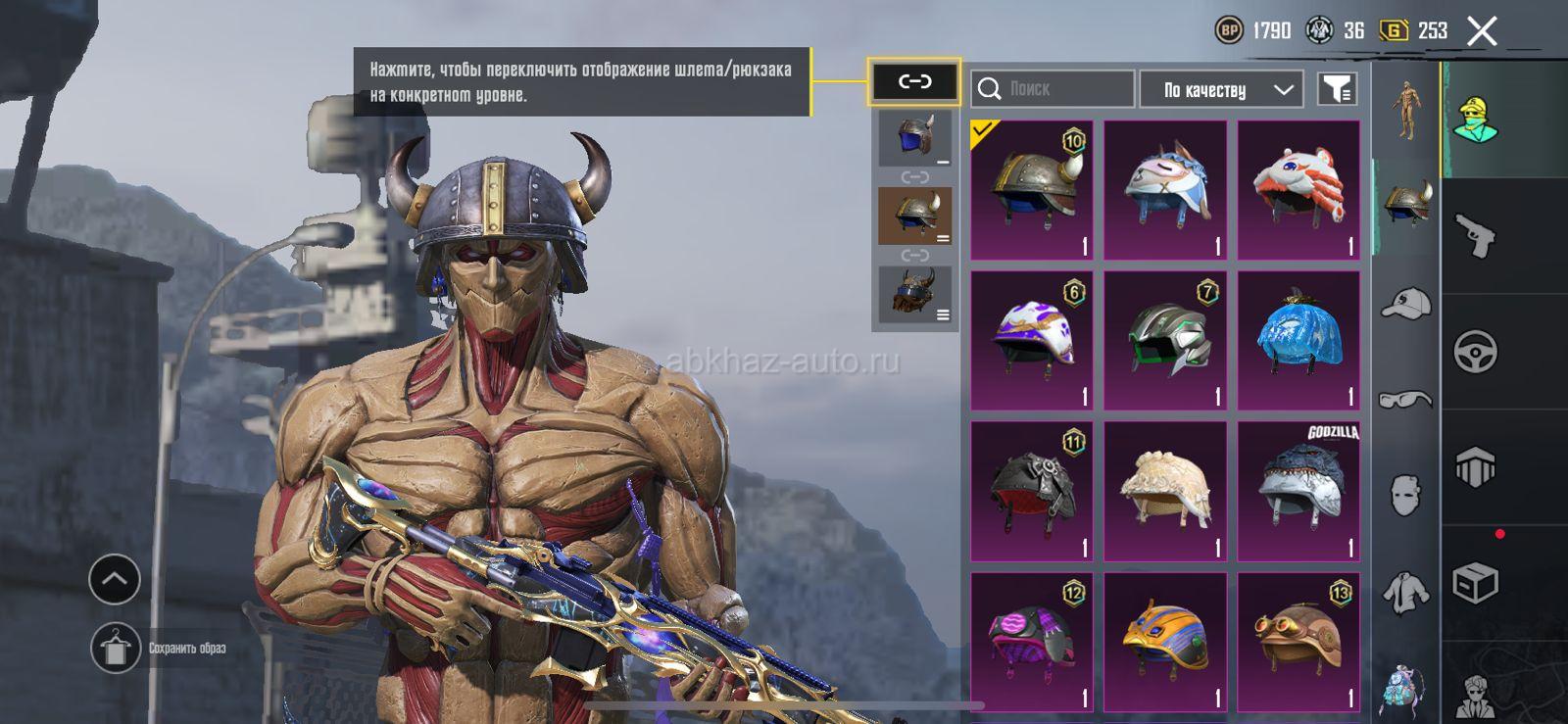Open the face mask category

[x=1406, y=495]
